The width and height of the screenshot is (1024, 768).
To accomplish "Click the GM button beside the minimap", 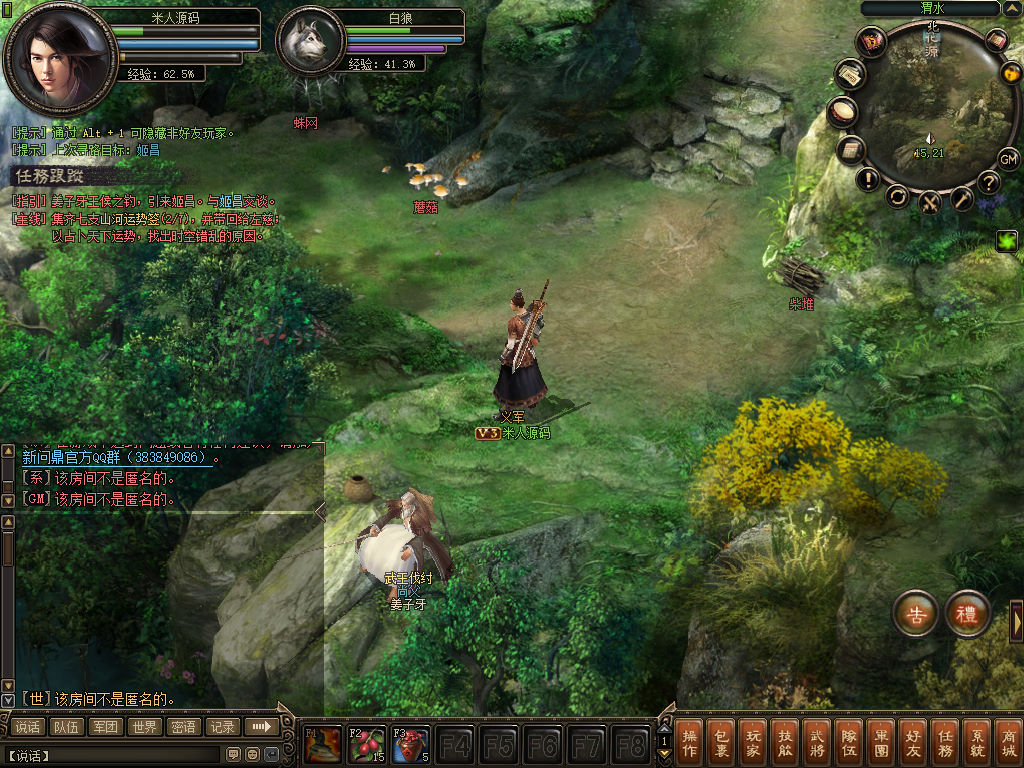I will point(1009,160).
